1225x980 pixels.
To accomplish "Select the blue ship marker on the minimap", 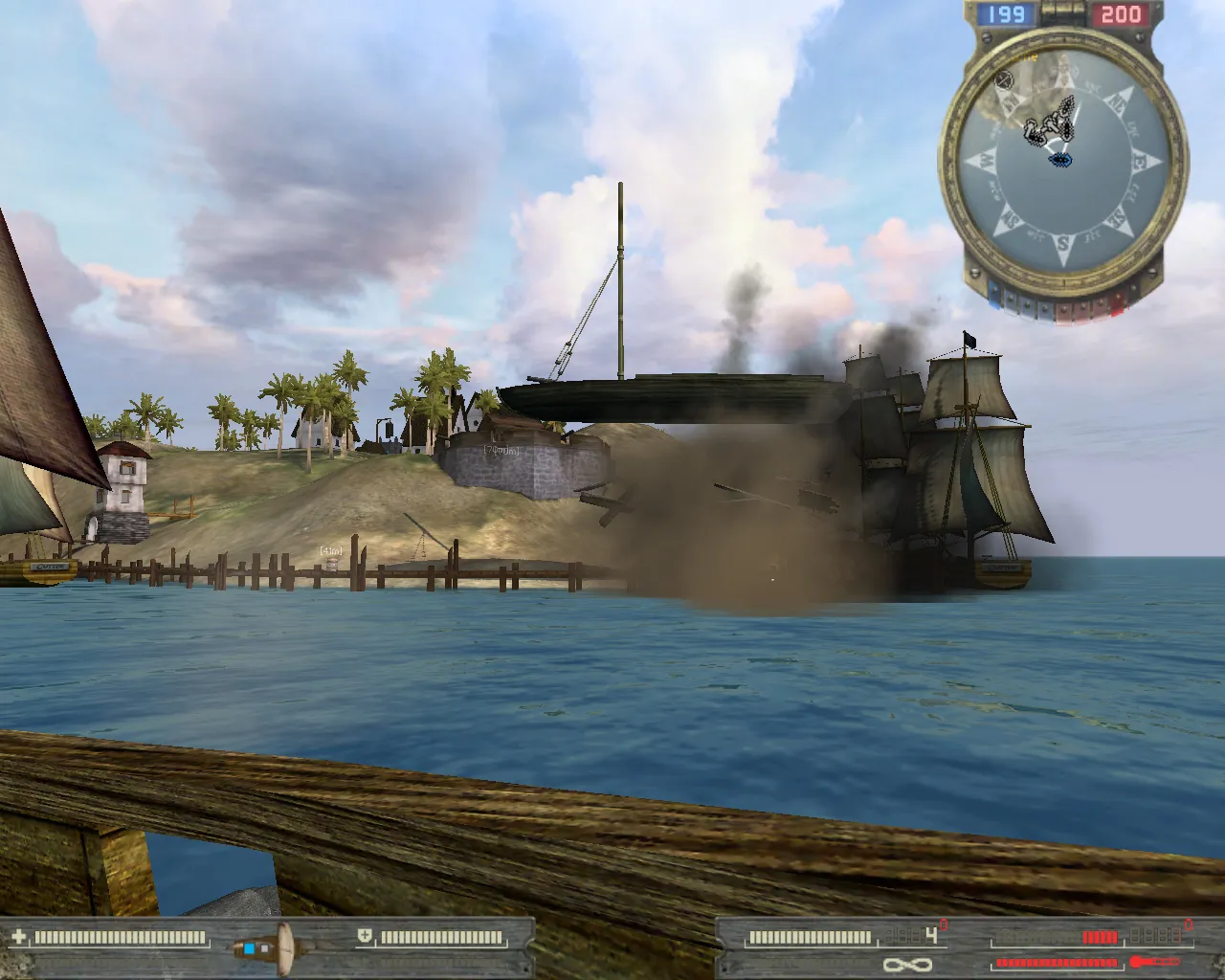I will click(x=1059, y=160).
